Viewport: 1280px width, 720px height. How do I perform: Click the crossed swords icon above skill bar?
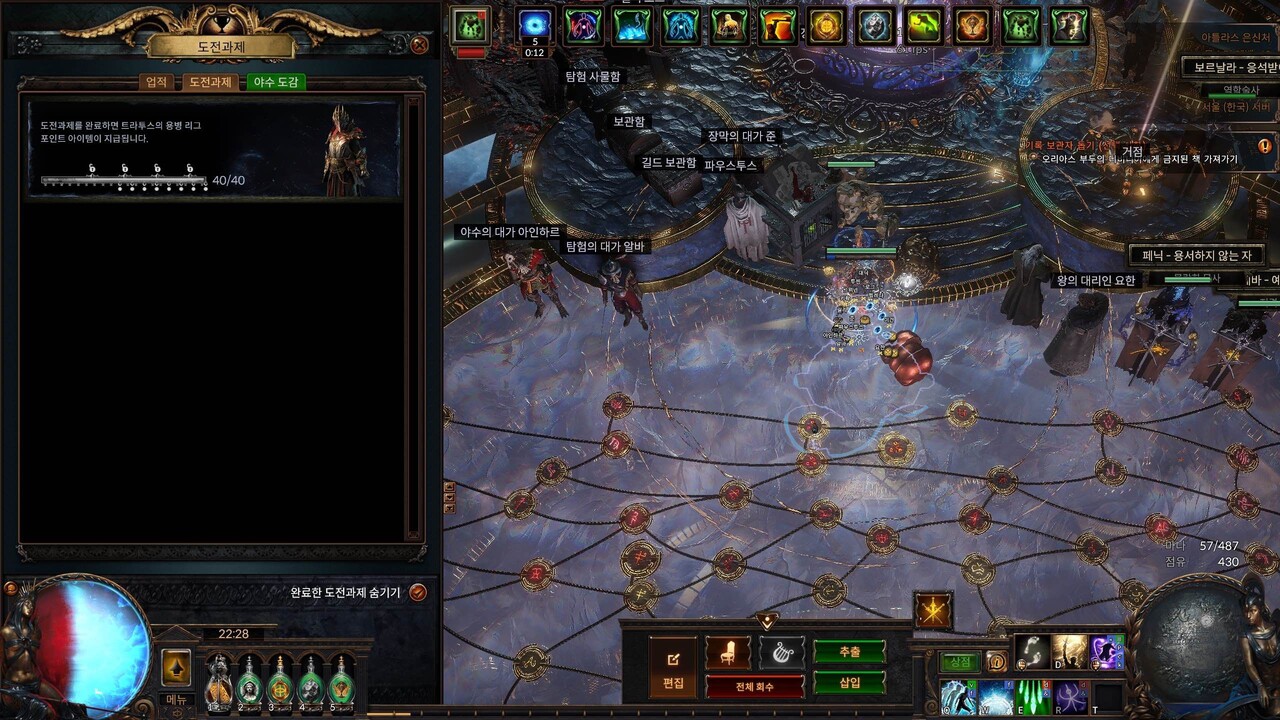[x=933, y=611]
